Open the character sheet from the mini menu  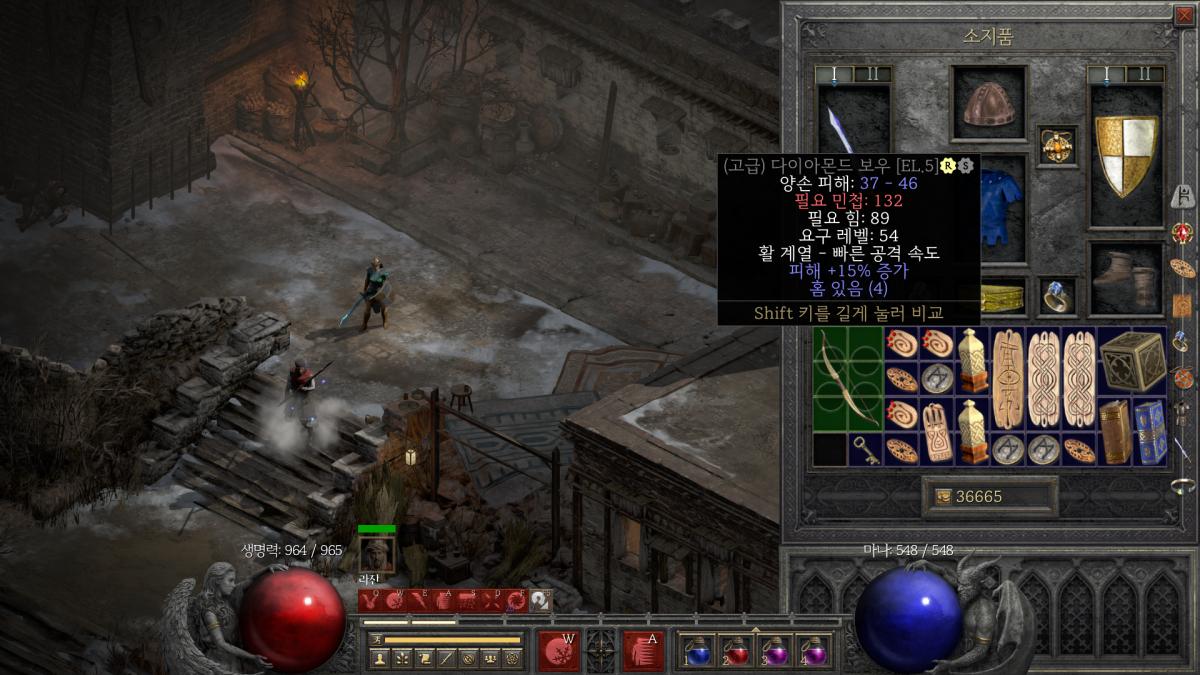tap(380, 658)
